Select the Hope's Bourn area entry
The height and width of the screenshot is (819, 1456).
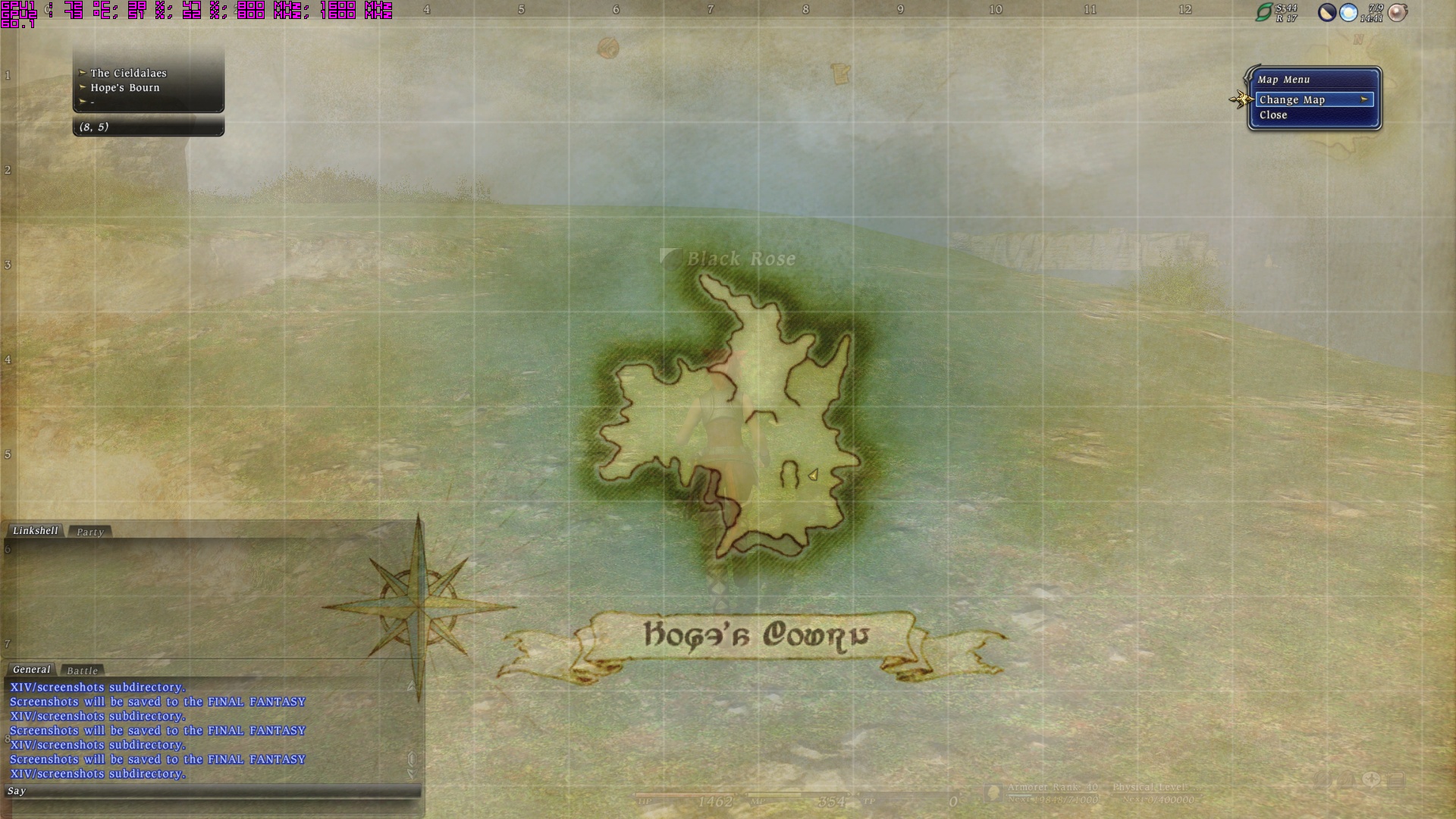(x=125, y=87)
